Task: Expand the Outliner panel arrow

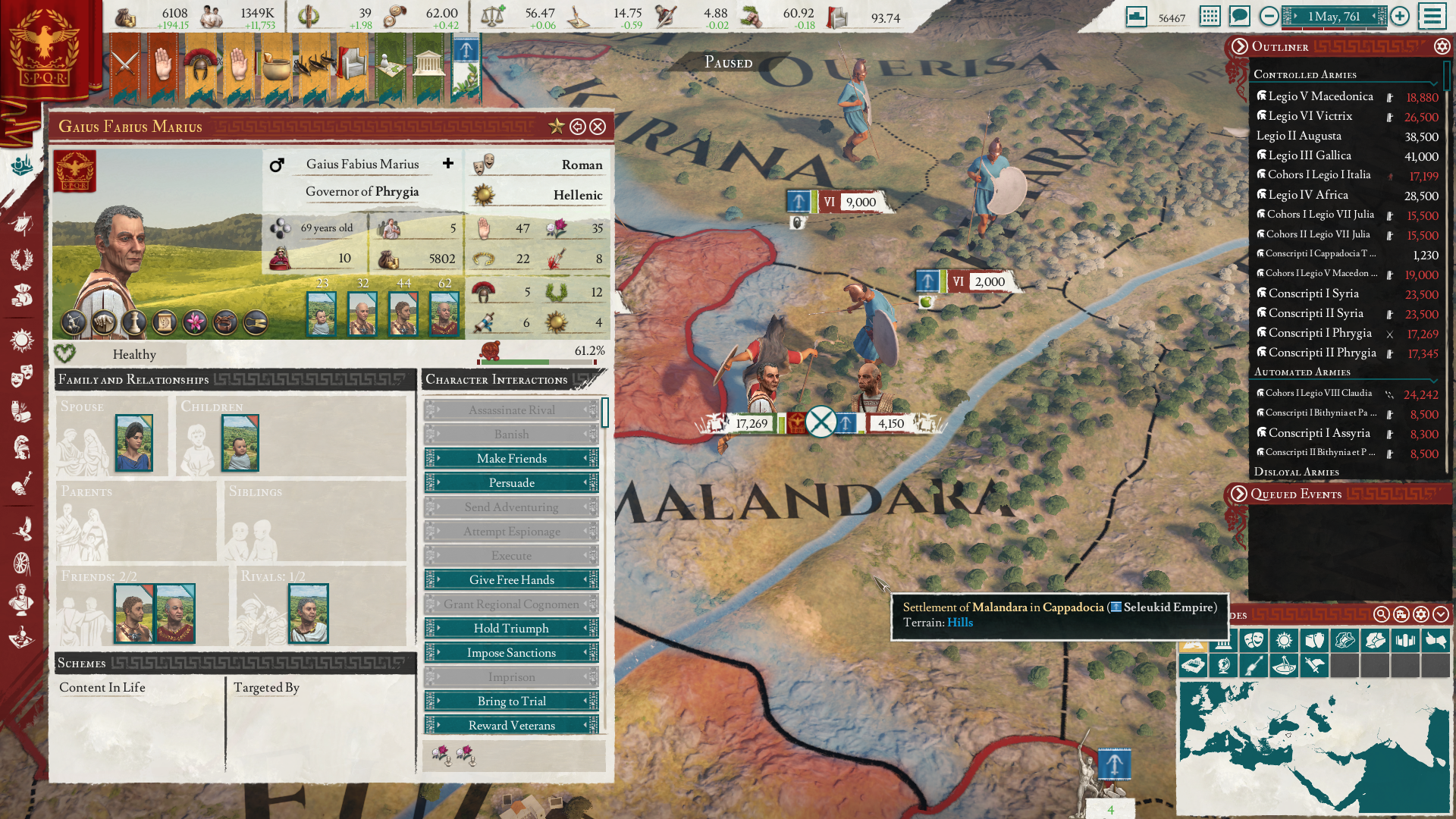Action: coord(1241,46)
